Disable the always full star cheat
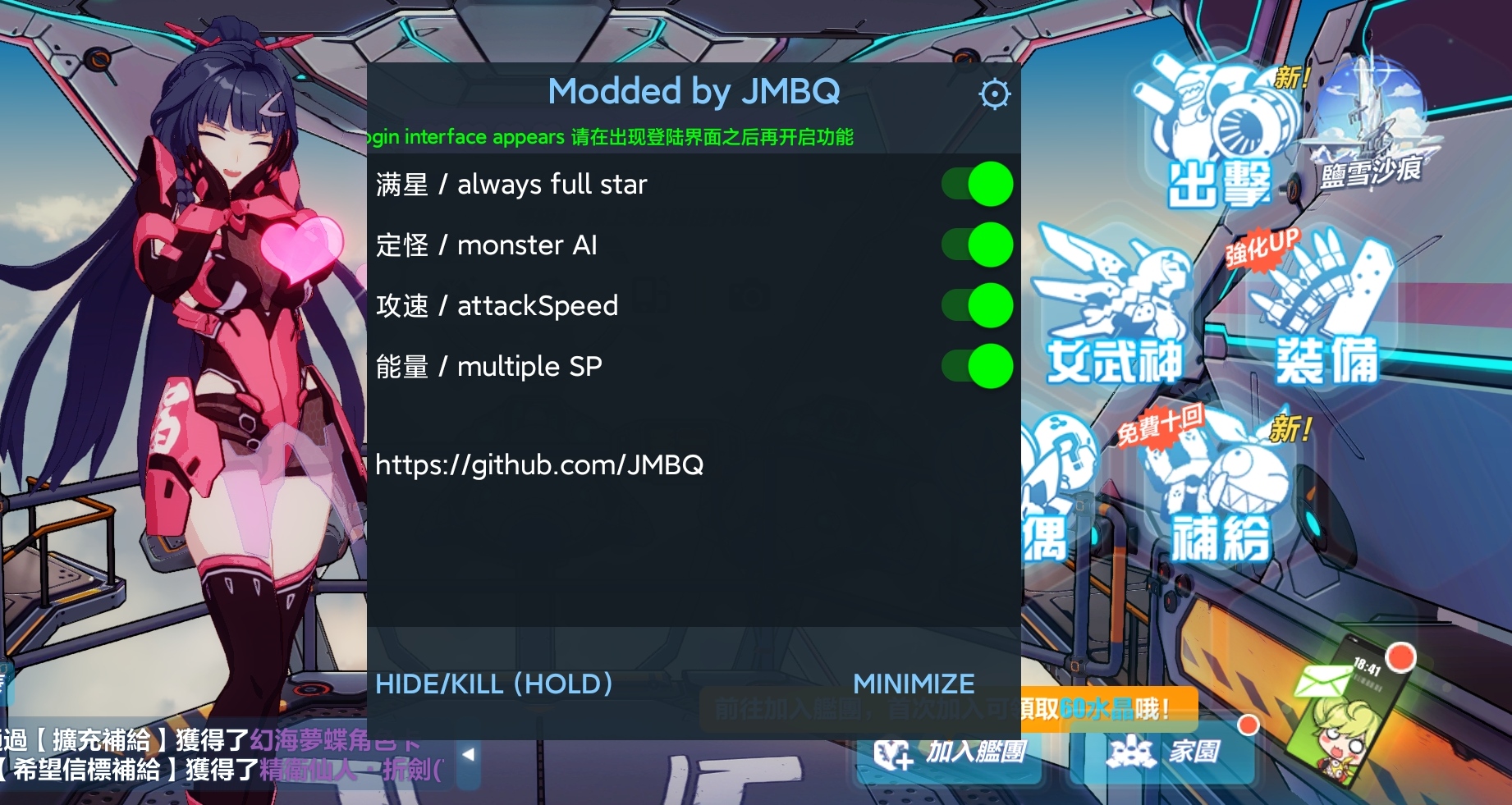1512x805 pixels. coord(978,184)
